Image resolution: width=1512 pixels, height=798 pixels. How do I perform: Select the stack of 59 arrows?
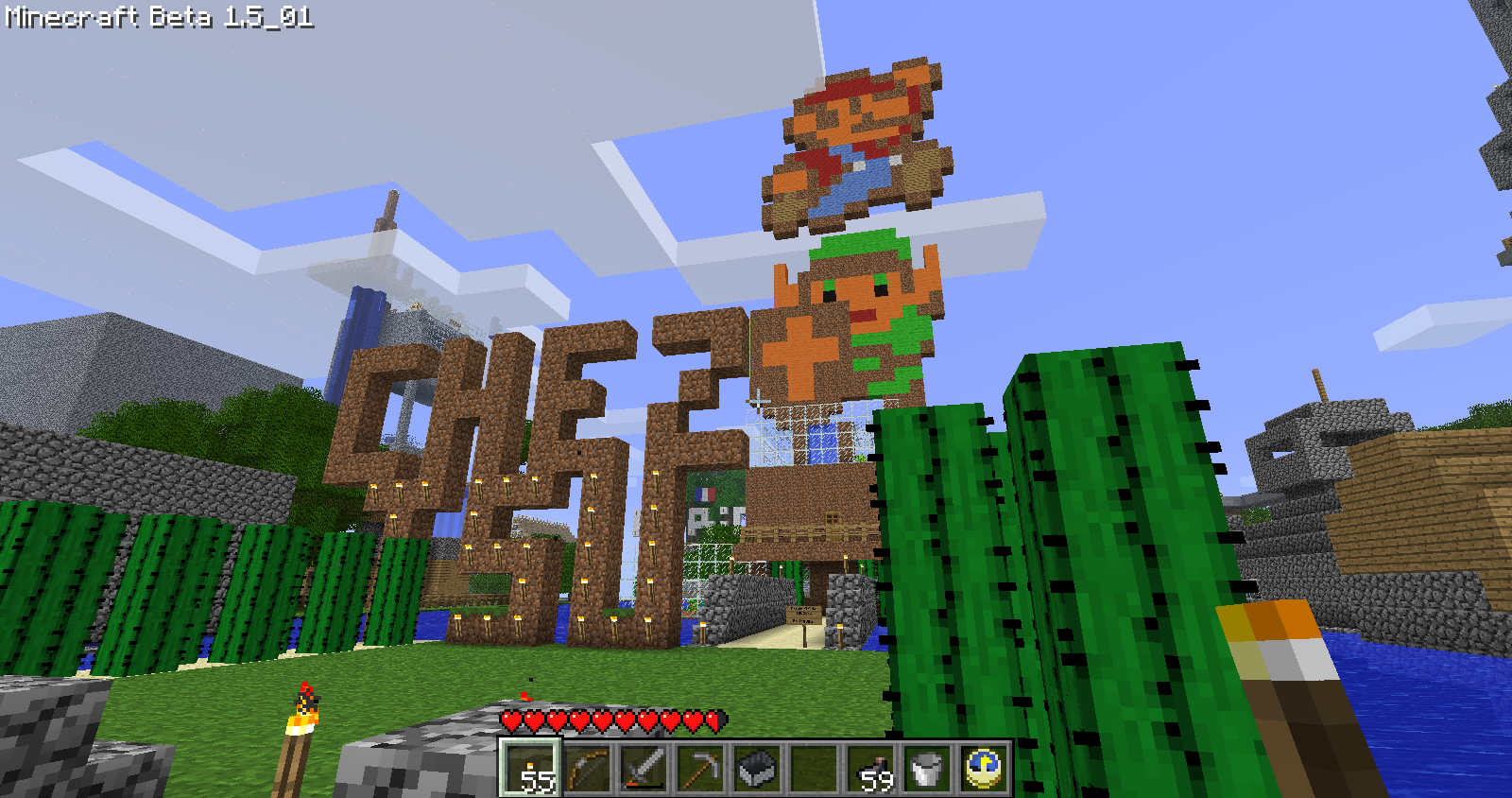click(870, 768)
